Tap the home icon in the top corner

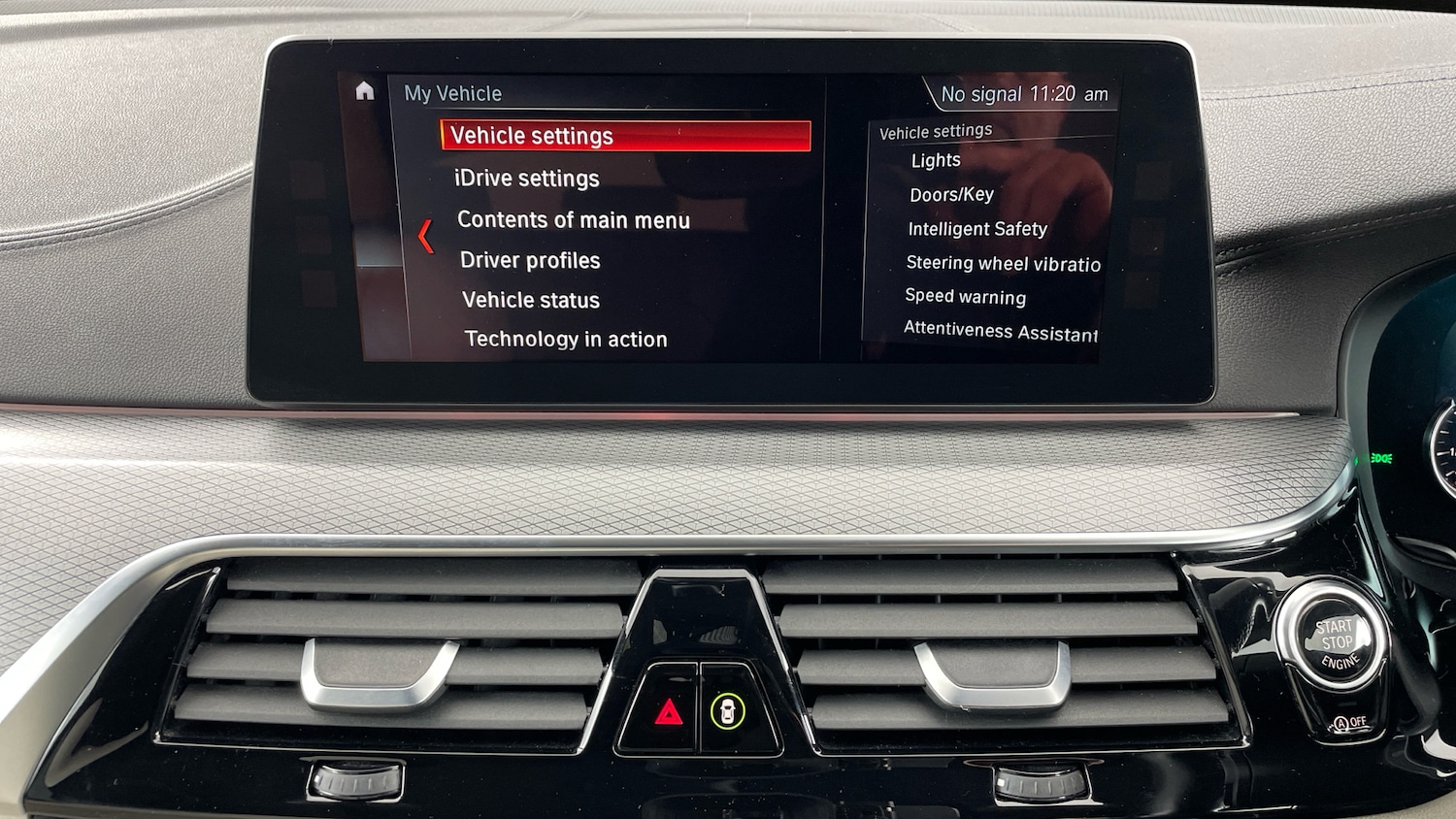pyautogui.click(x=364, y=90)
